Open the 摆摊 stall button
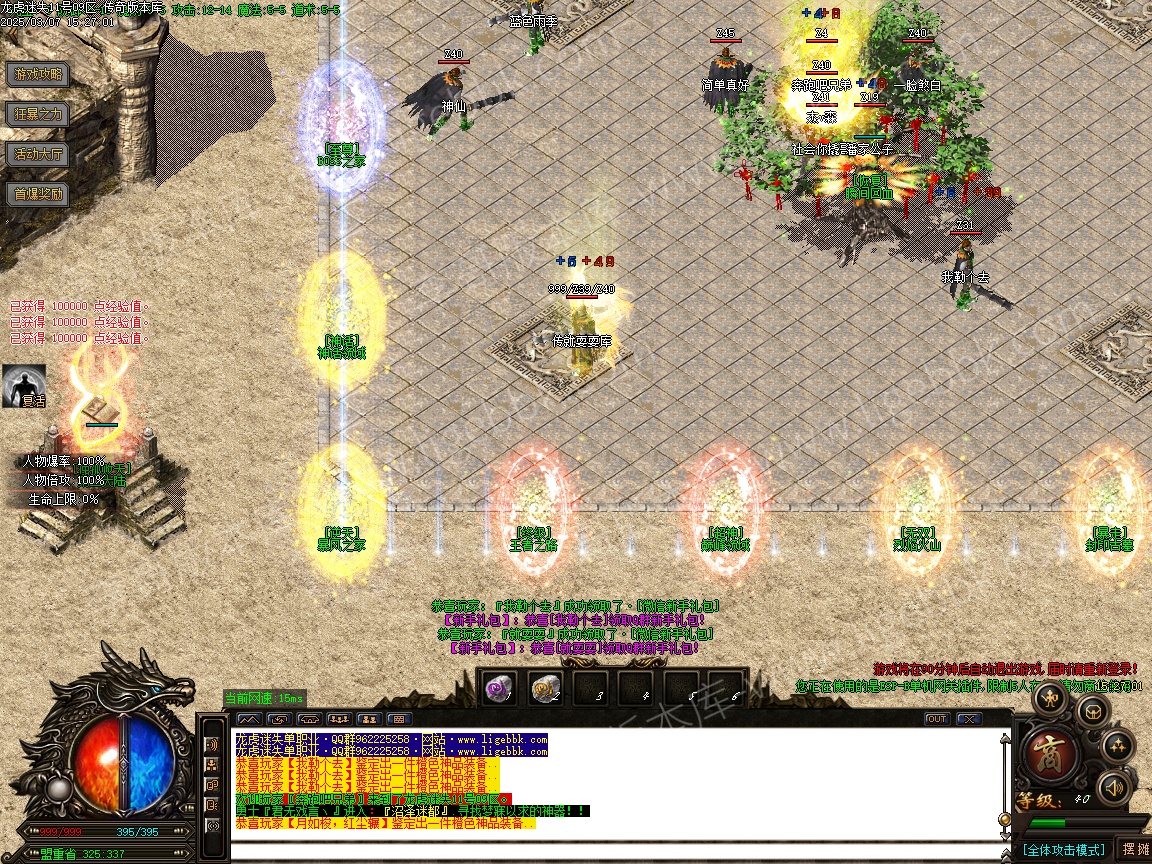1152x864 pixels. pyautogui.click(x=1136, y=849)
